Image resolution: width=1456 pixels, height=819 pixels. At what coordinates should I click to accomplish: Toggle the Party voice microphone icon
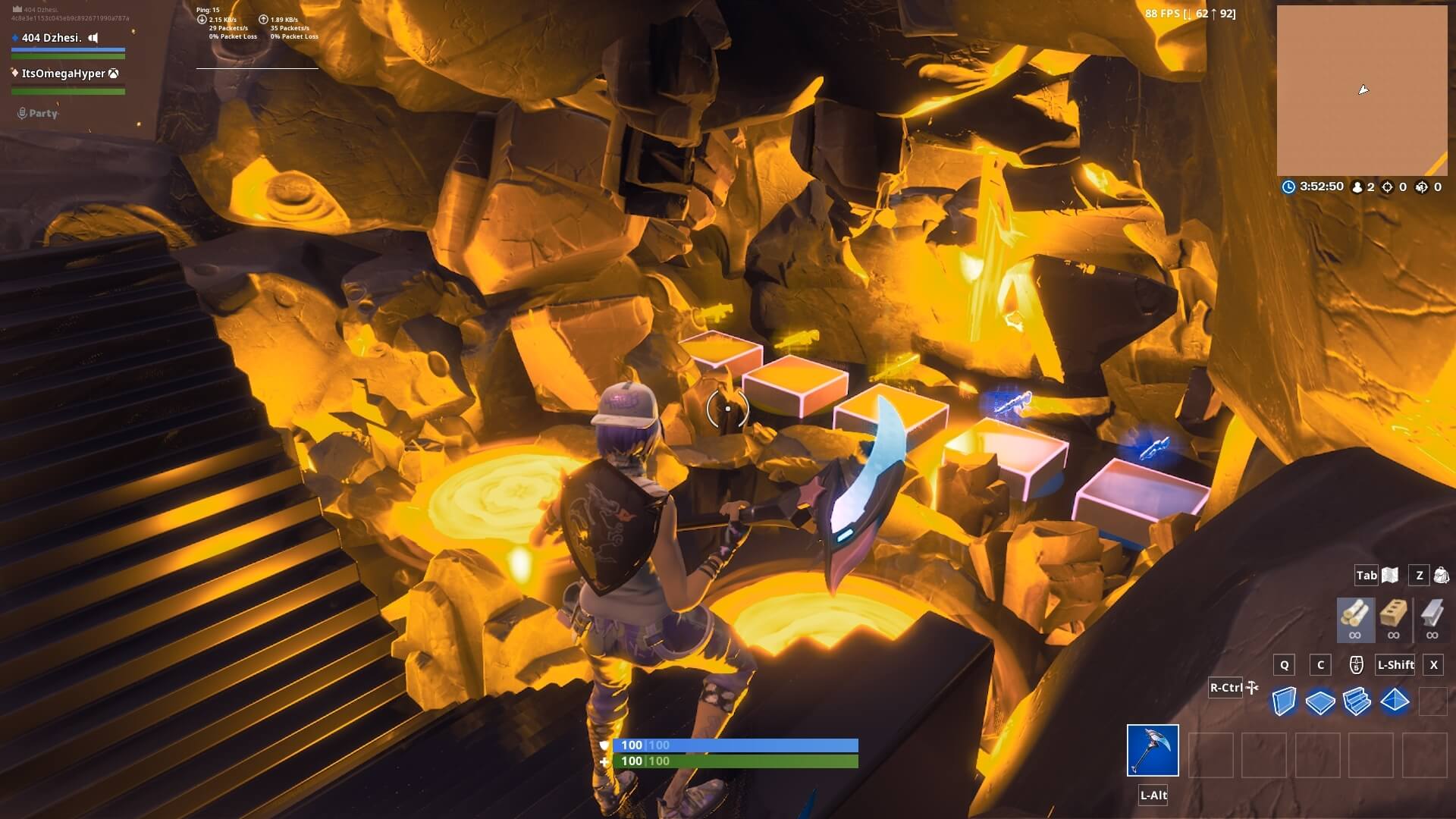20,112
